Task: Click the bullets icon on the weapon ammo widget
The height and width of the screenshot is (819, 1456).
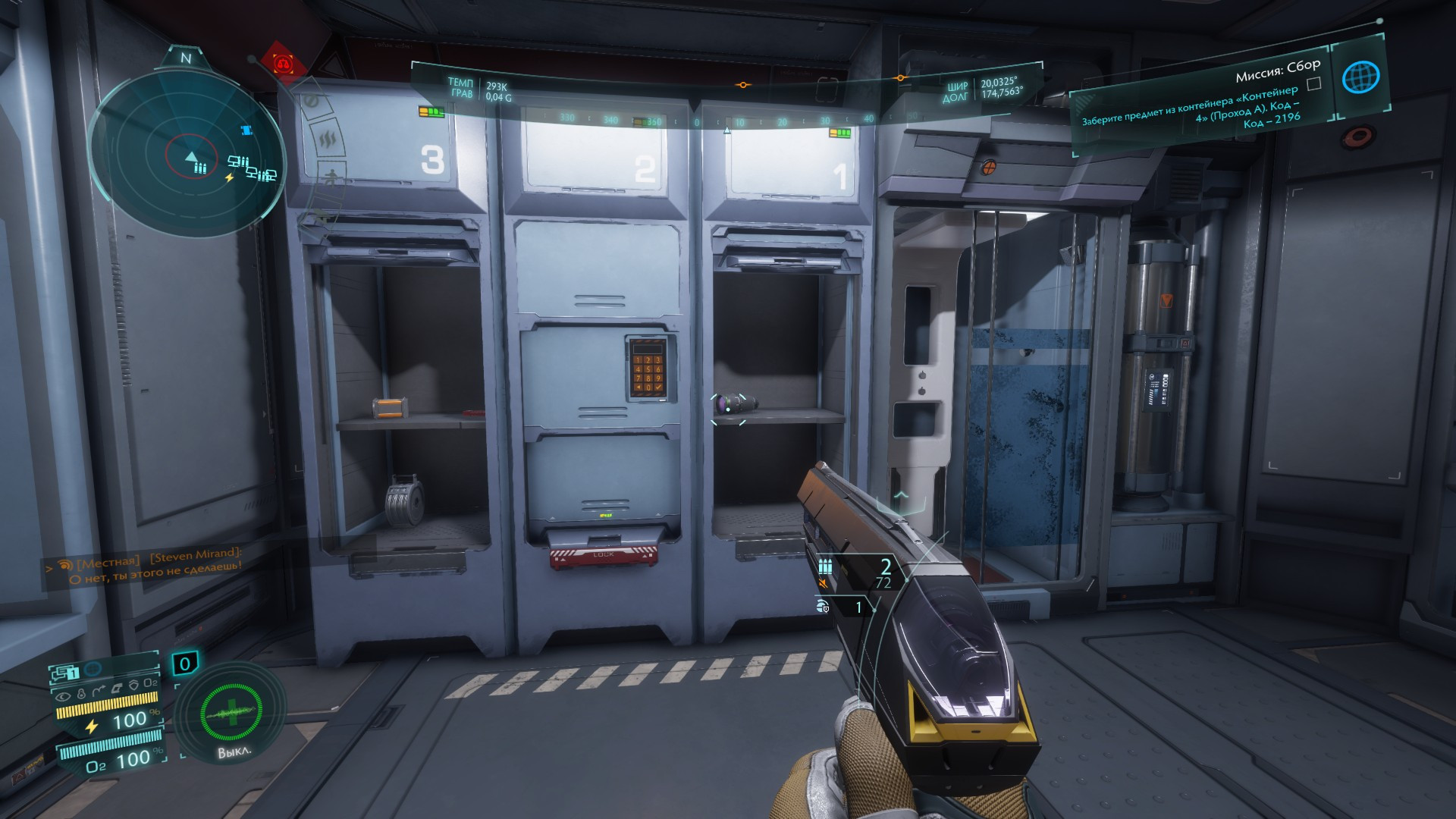Action: click(825, 566)
